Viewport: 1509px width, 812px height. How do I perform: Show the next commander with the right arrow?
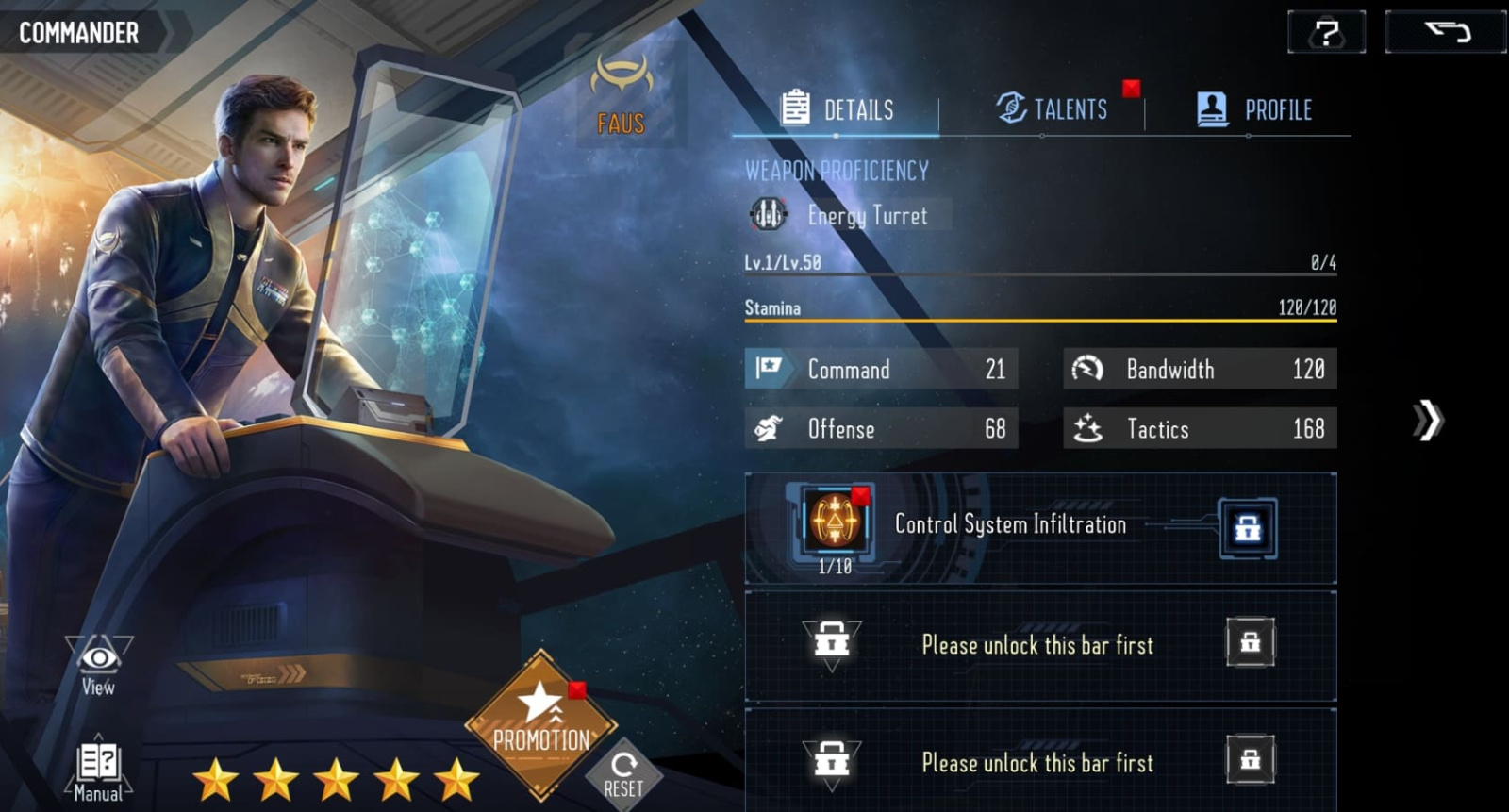pyautogui.click(x=1427, y=421)
